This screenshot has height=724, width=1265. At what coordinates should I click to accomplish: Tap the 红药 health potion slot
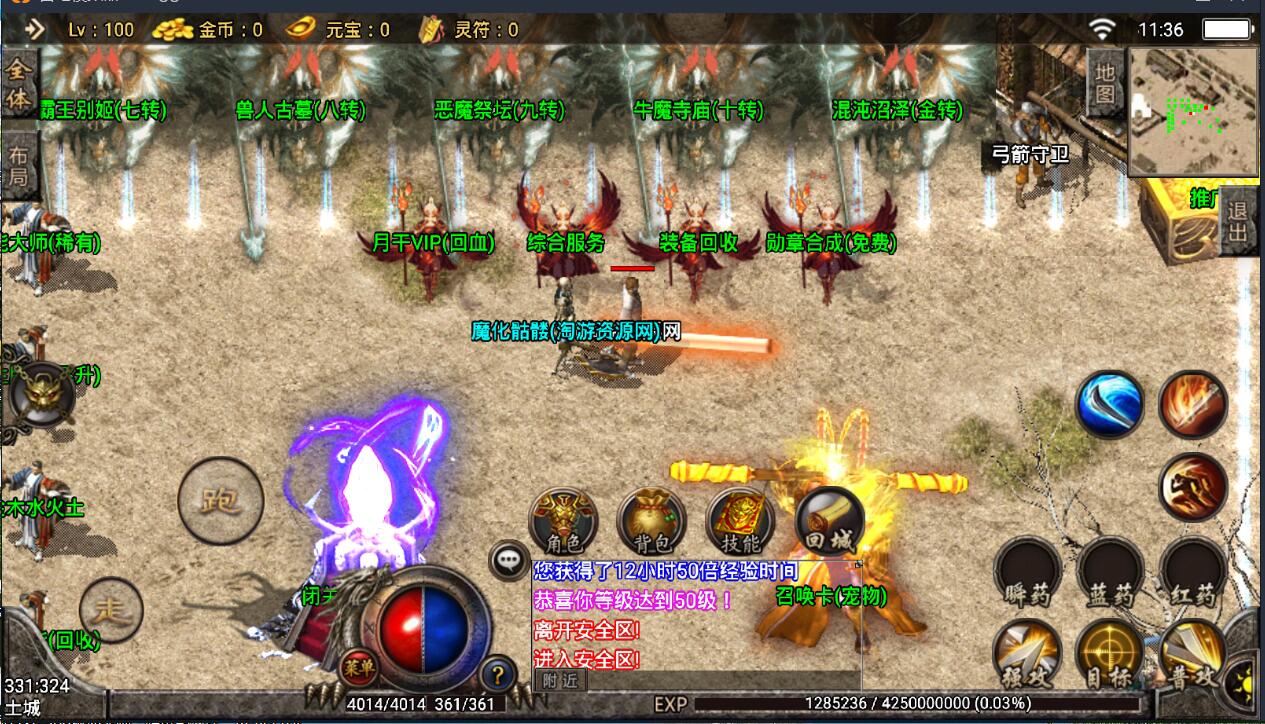(1193, 574)
